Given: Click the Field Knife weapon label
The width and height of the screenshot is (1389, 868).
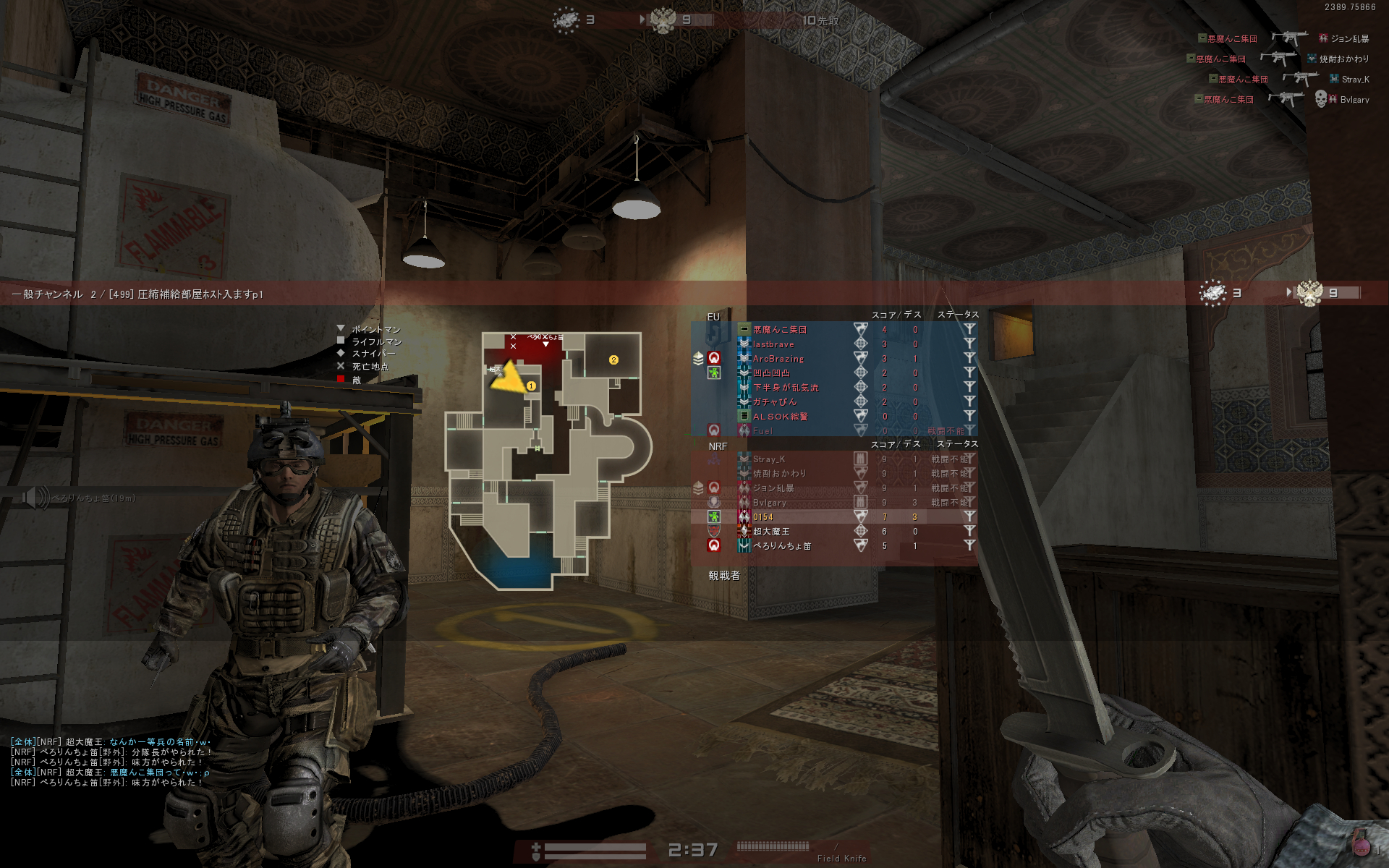Looking at the screenshot, I should 841,859.
